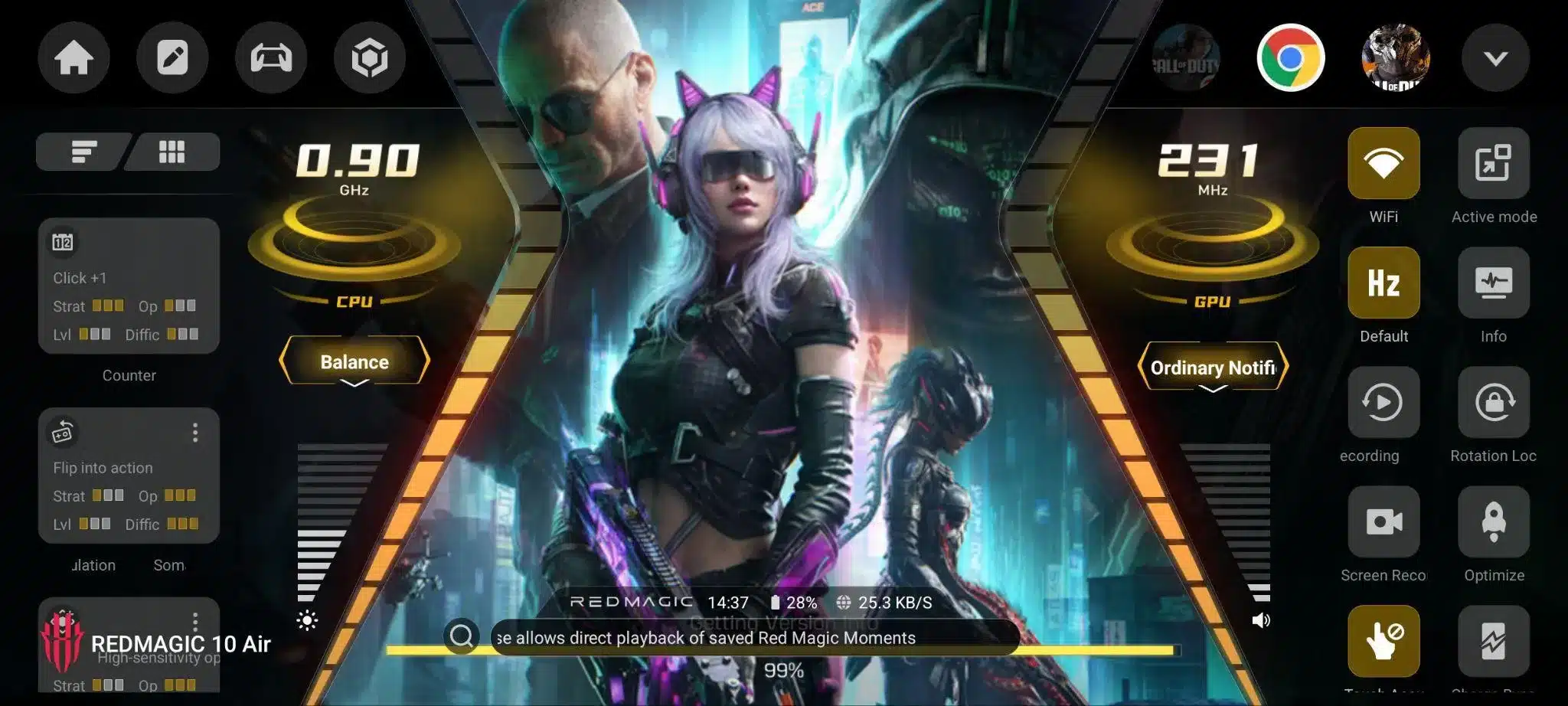Switch to the list view tab
This screenshot has height=706, width=1568.
pos(83,152)
